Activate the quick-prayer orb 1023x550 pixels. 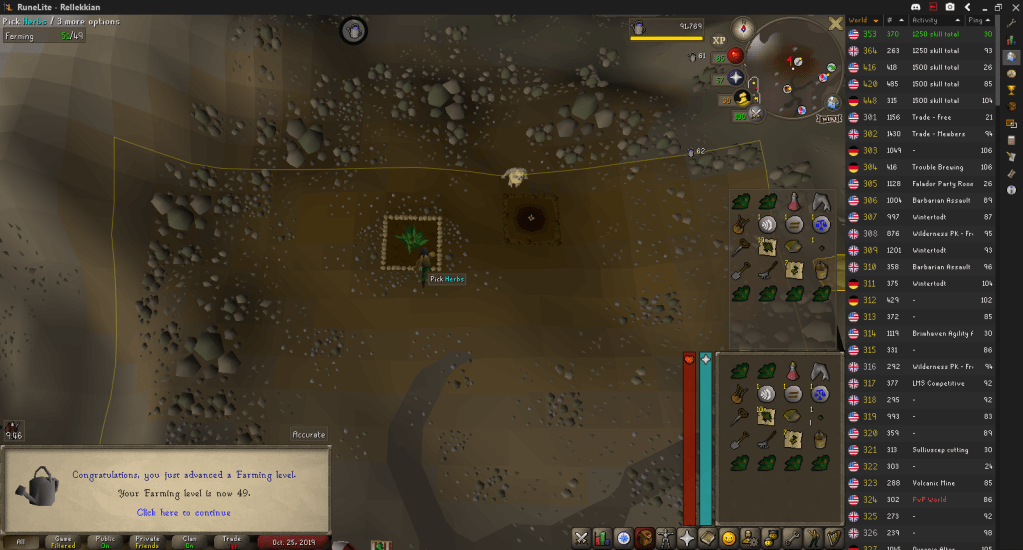735,77
